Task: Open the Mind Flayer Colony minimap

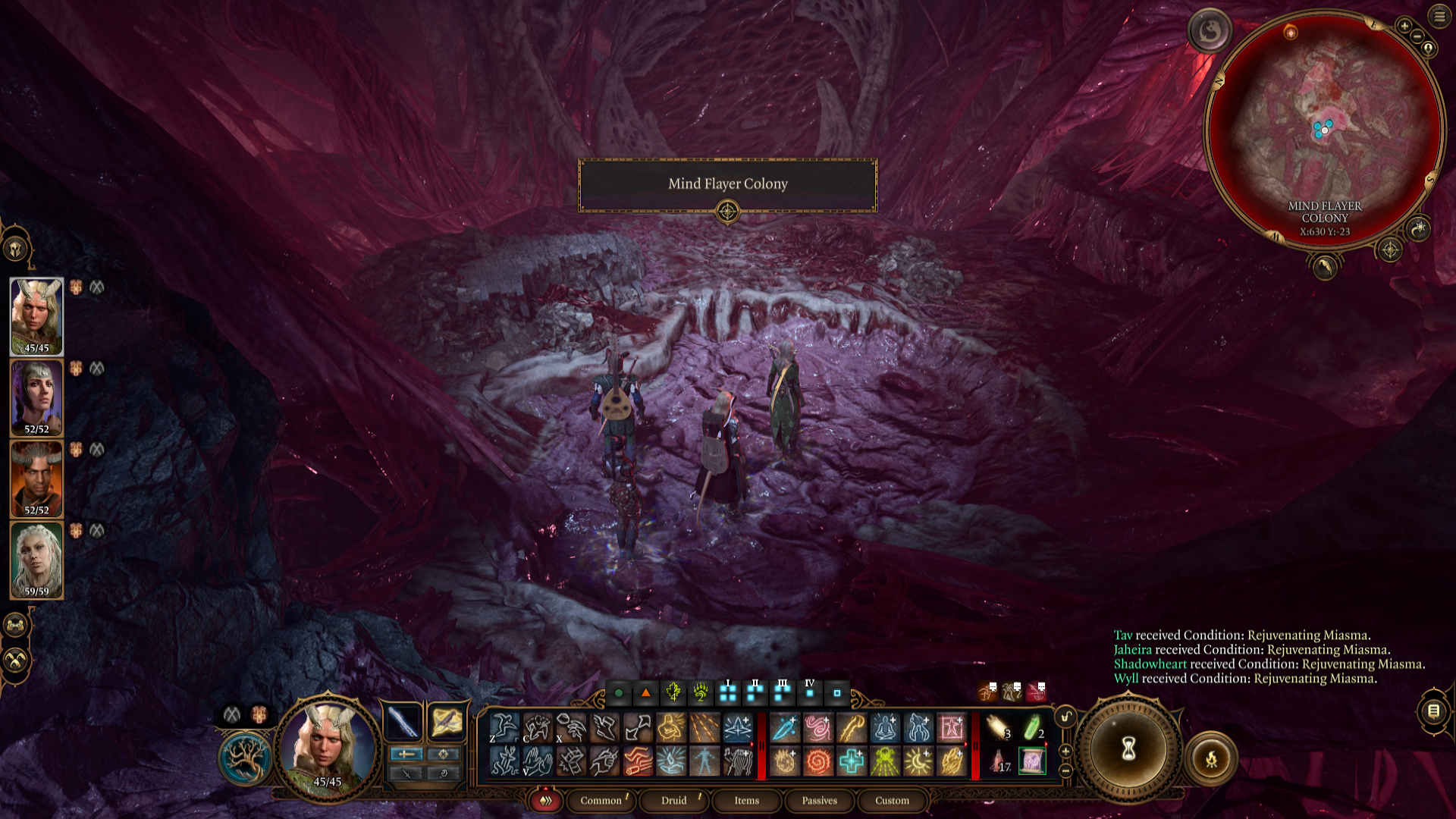Action: point(1324,129)
